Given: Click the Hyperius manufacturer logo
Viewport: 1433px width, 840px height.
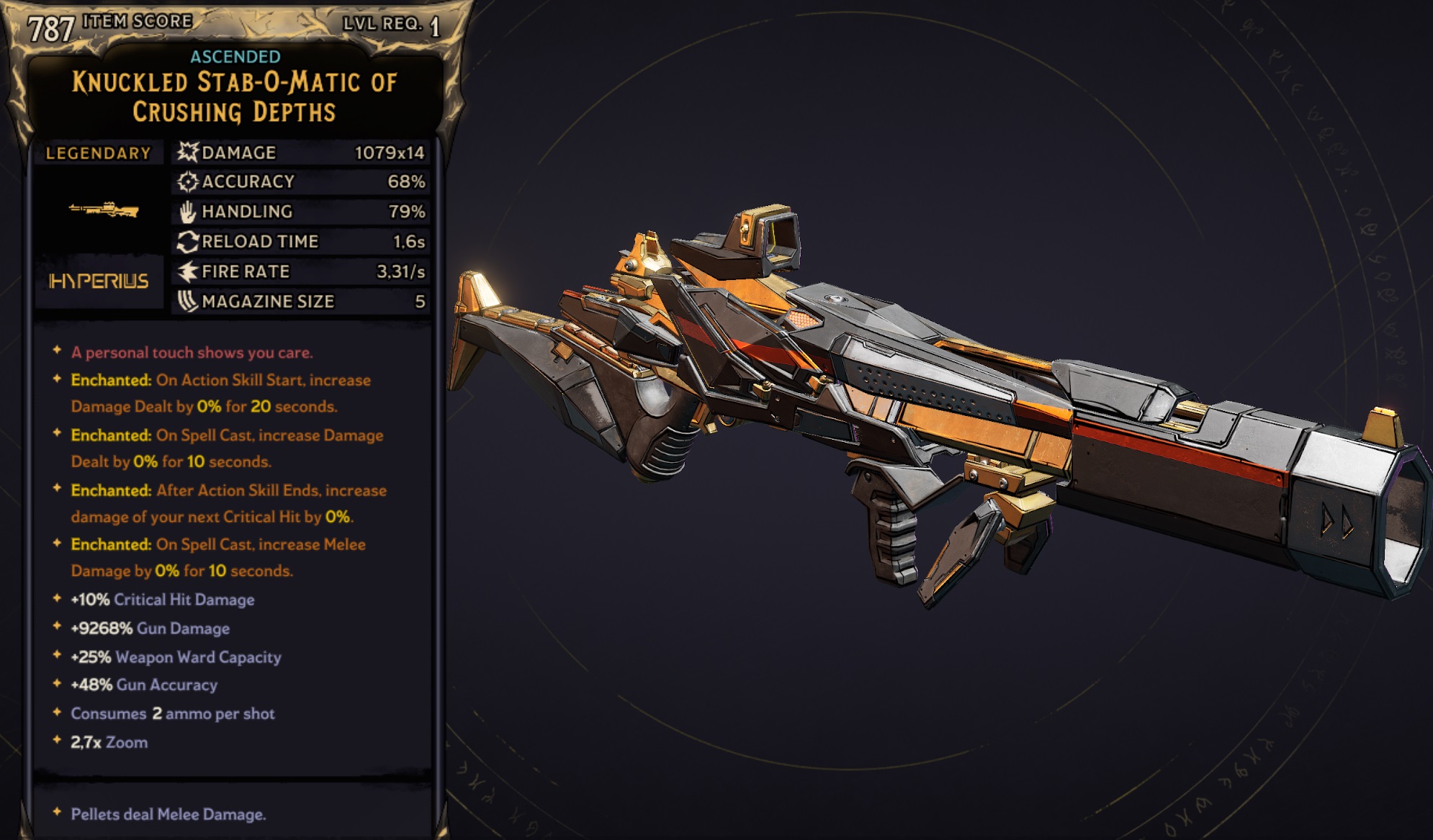Looking at the screenshot, I should coord(99,281).
